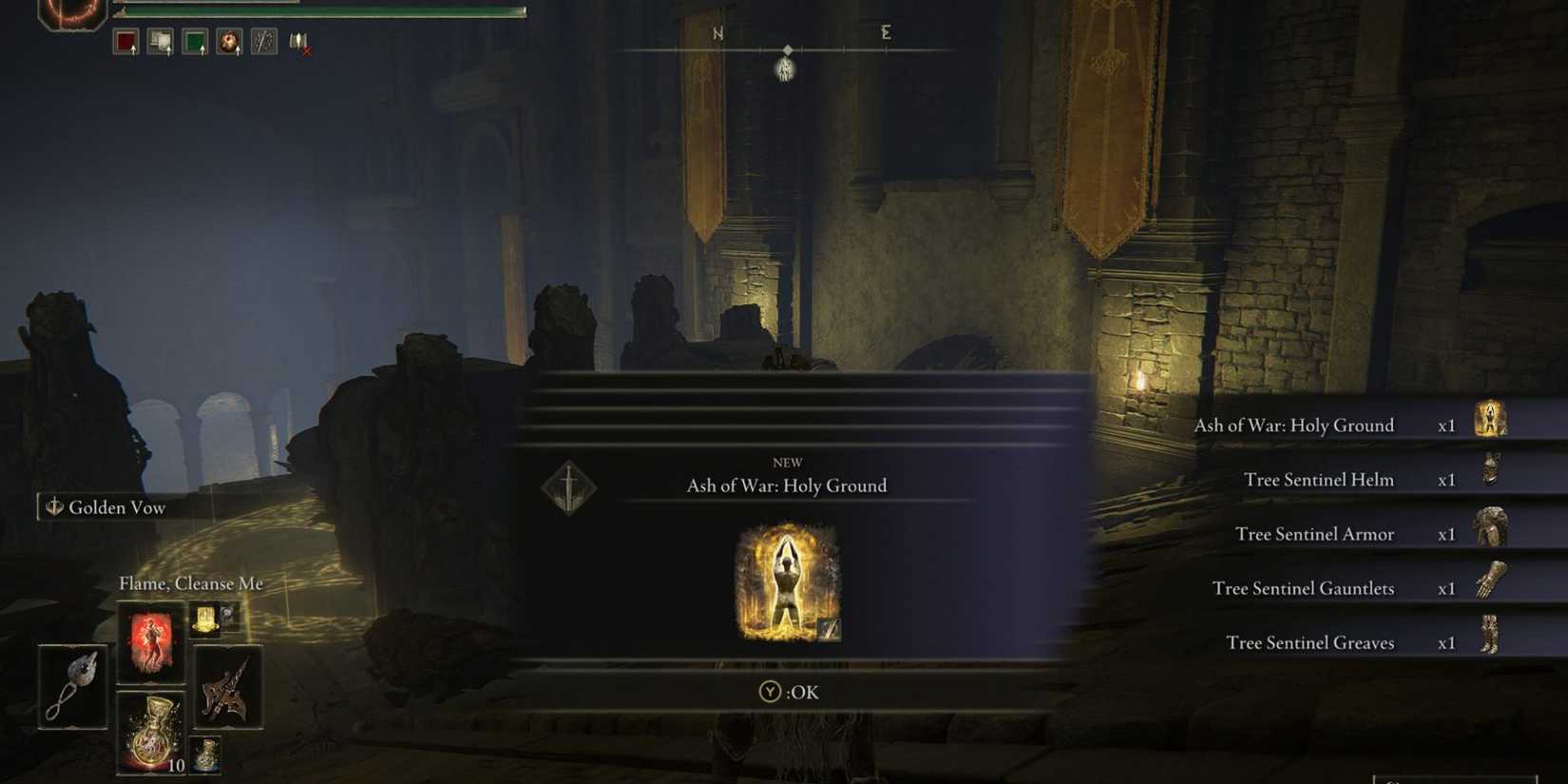Click the green buff square icon top-left
Screen dimensions: 1568x784
coord(195,39)
